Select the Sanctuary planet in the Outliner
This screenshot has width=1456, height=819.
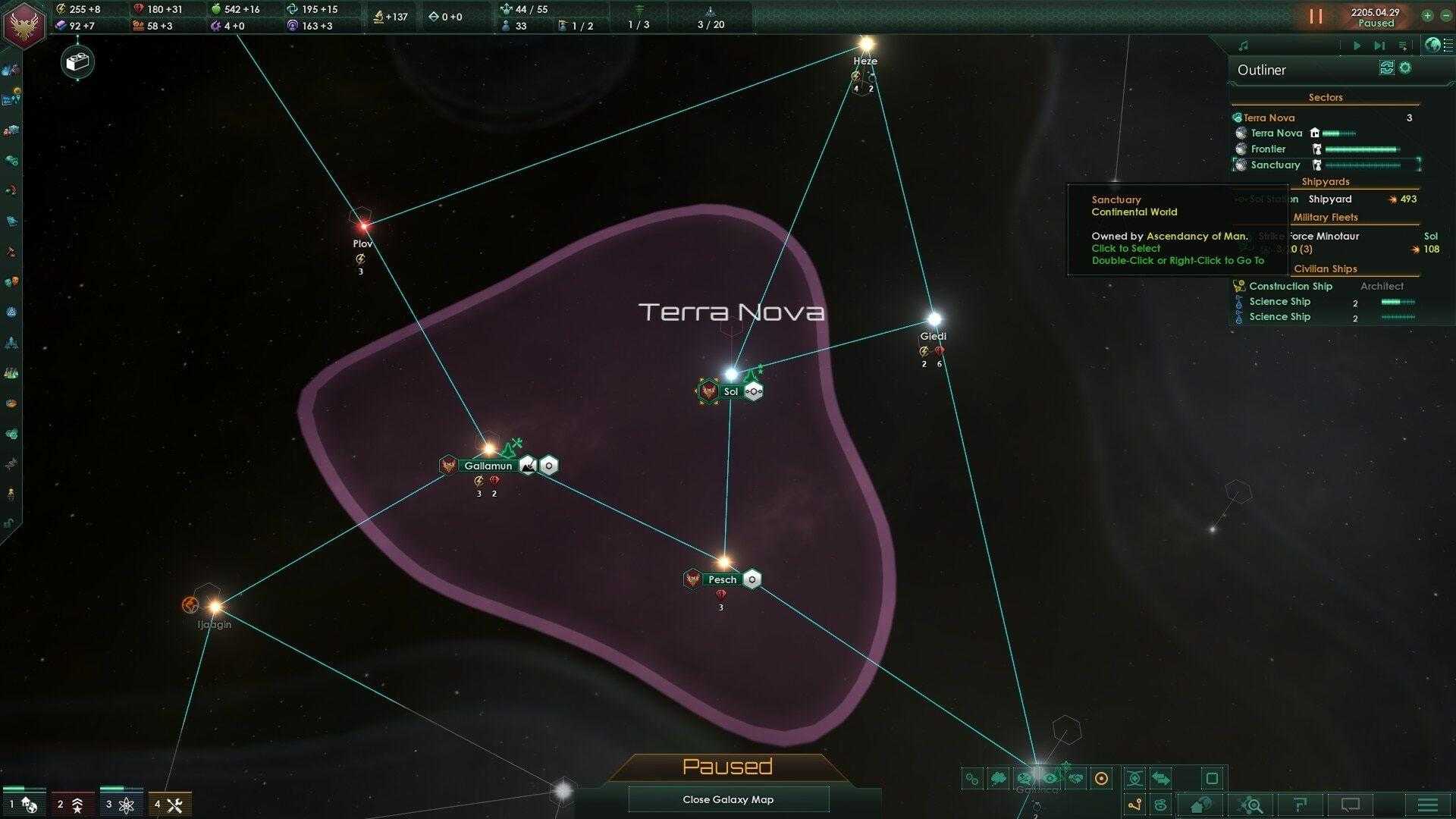1275,165
